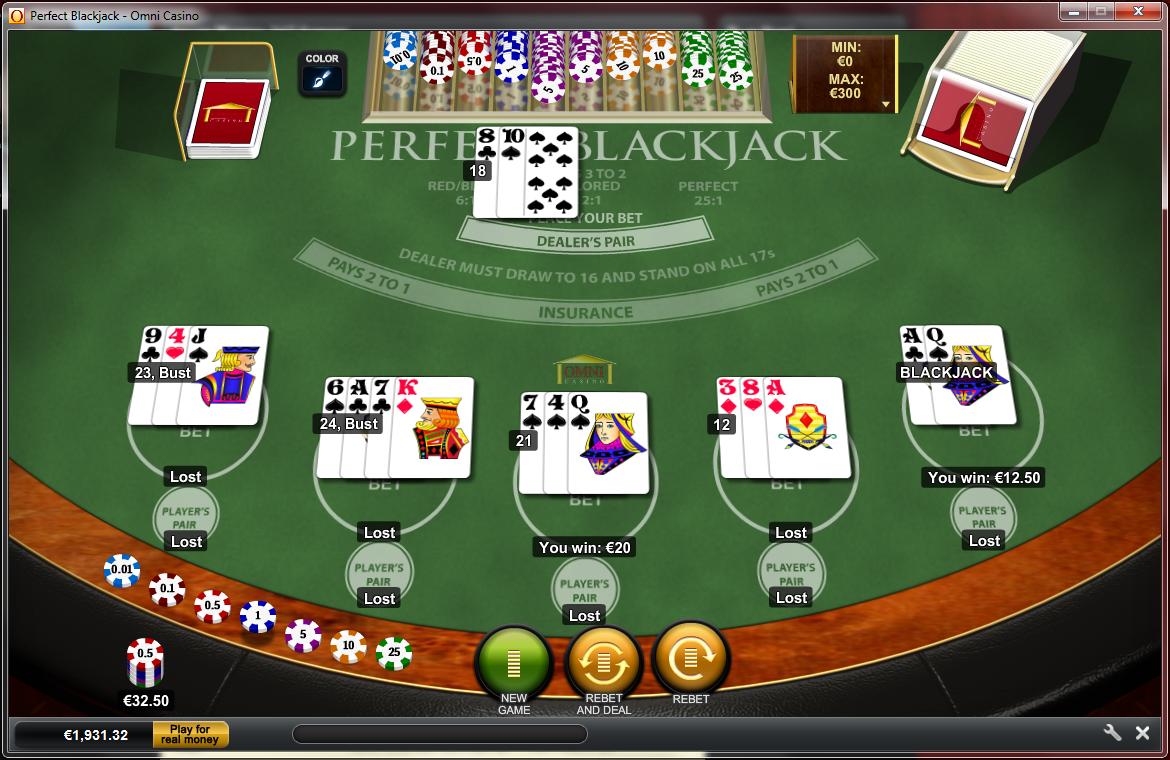Pick the 0.1 chip

click(167, 589)
